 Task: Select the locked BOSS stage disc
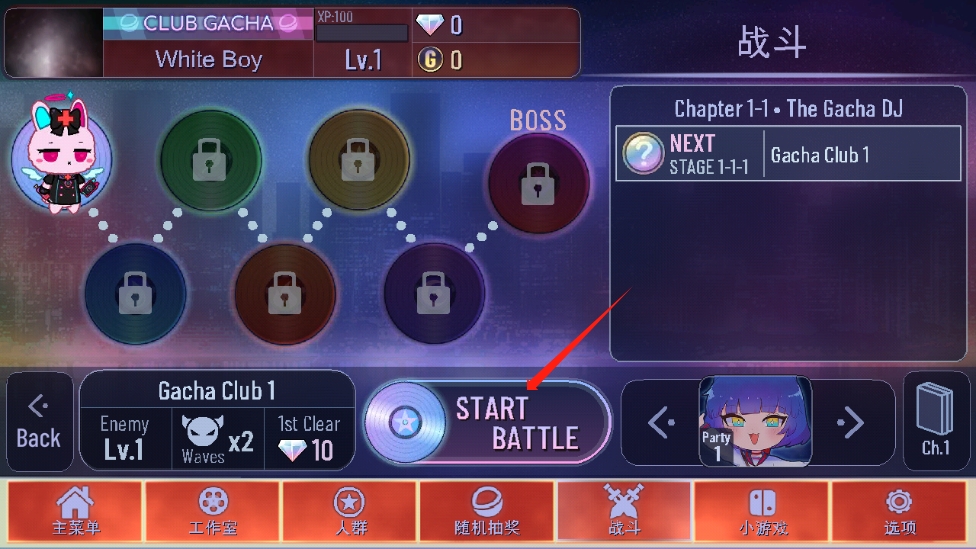538,183
